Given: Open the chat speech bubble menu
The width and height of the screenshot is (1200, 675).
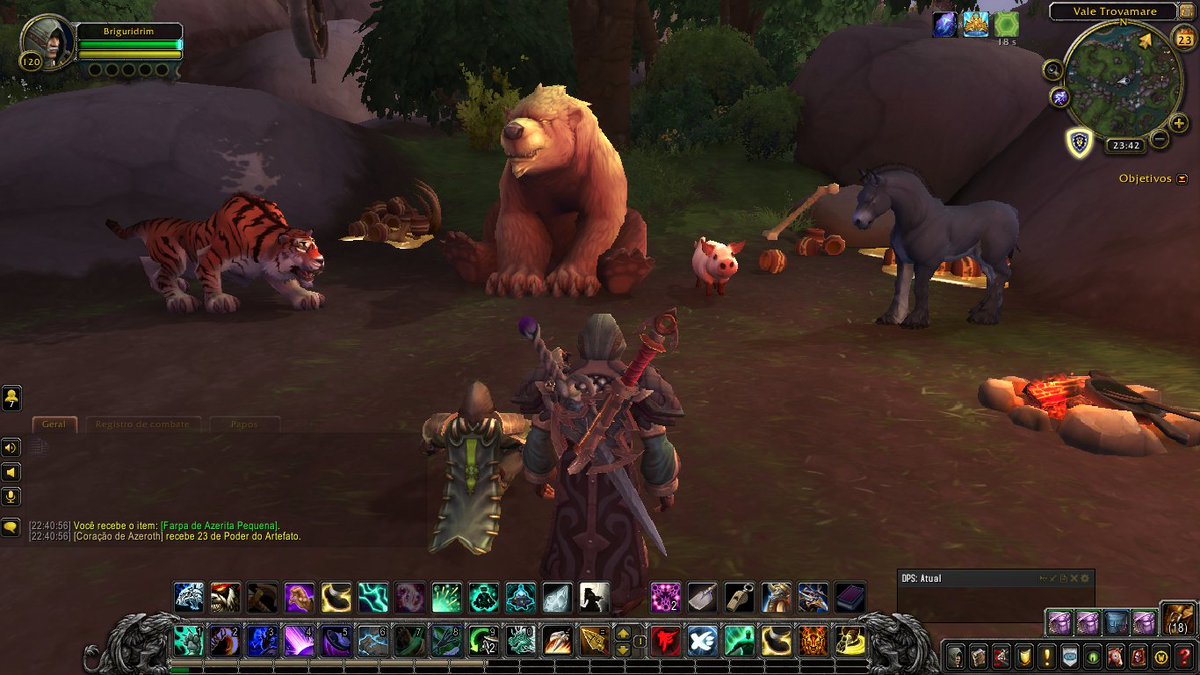Looking at the screenshot, I should click(11, 526).
